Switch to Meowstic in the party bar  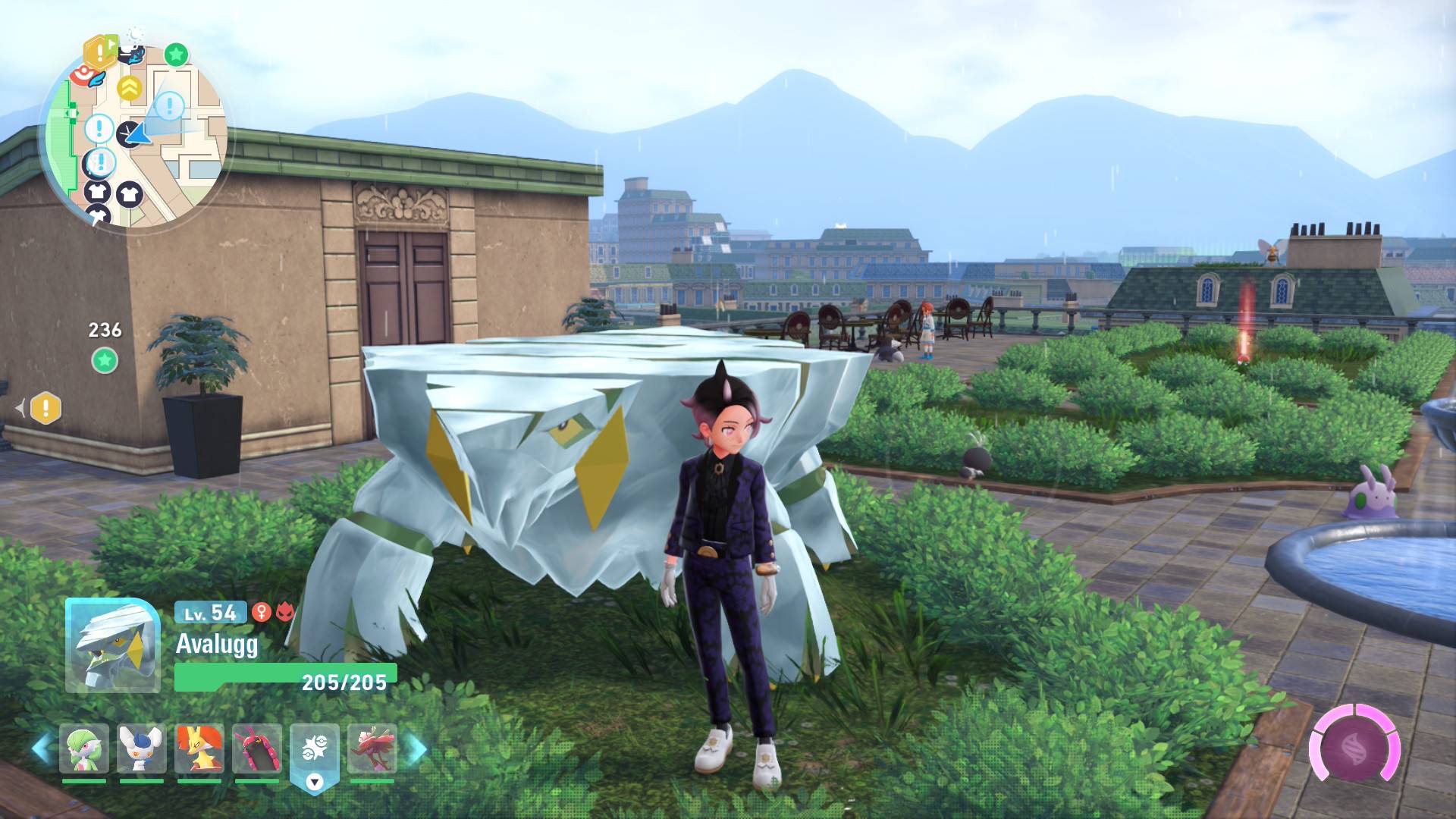pyautogui.click(x=142, y=750)
